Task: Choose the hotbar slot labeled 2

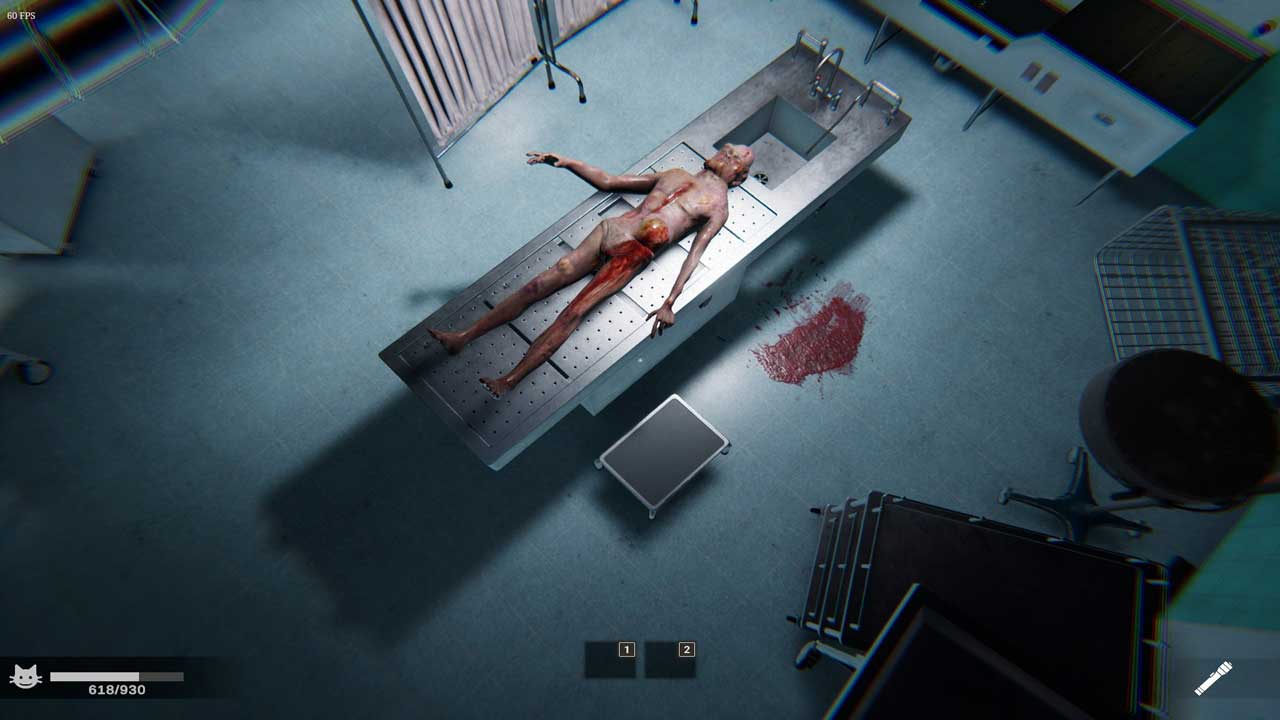Action: [x=670, y=660]
